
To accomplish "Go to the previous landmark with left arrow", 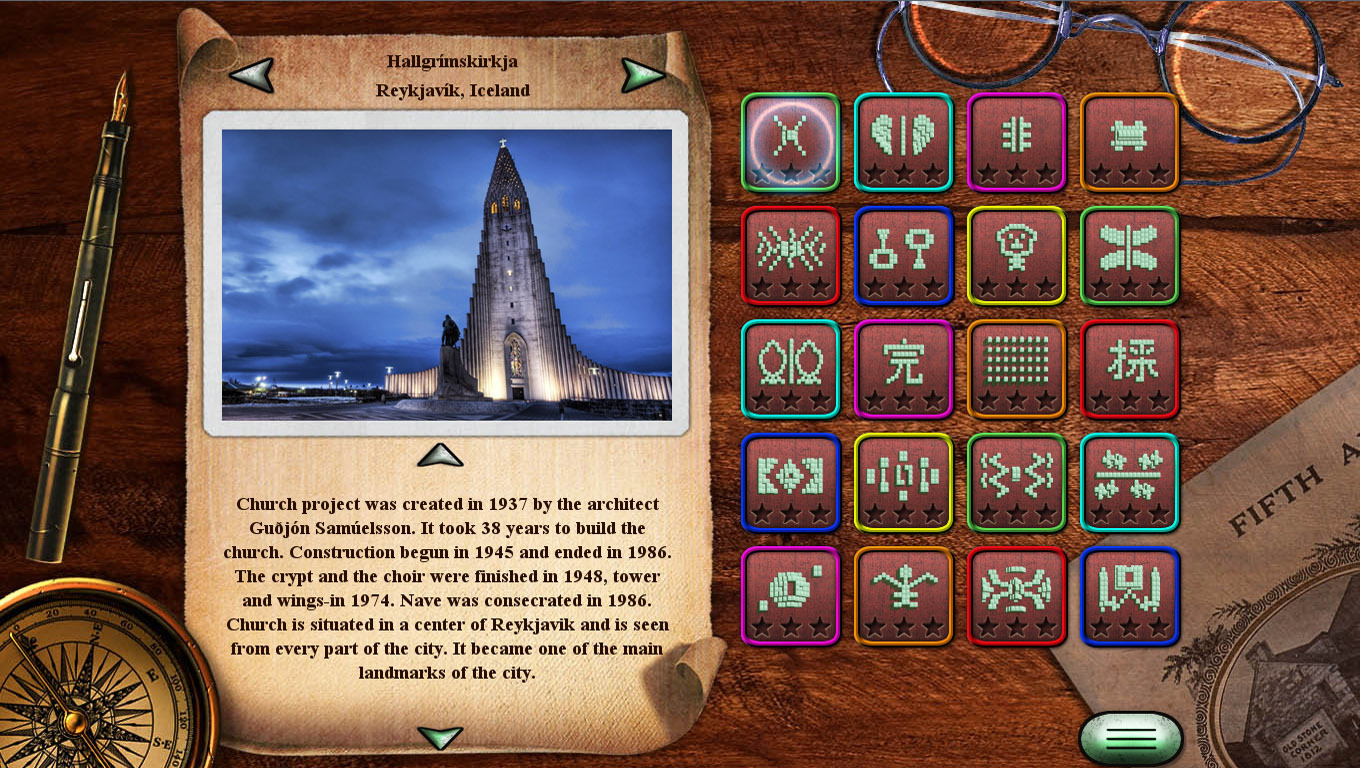I will pos(251,74).
